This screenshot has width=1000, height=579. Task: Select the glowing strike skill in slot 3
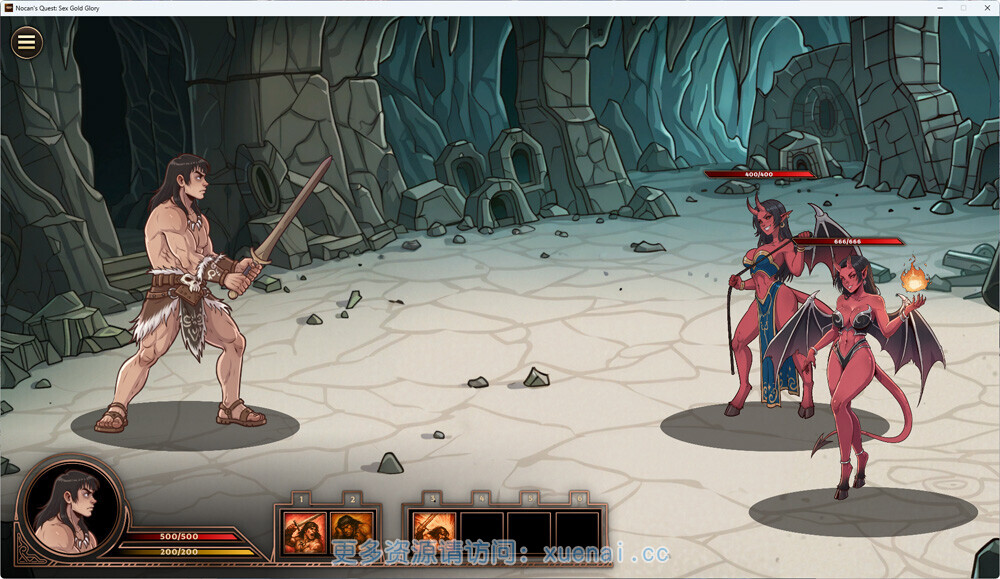(433, 531)
